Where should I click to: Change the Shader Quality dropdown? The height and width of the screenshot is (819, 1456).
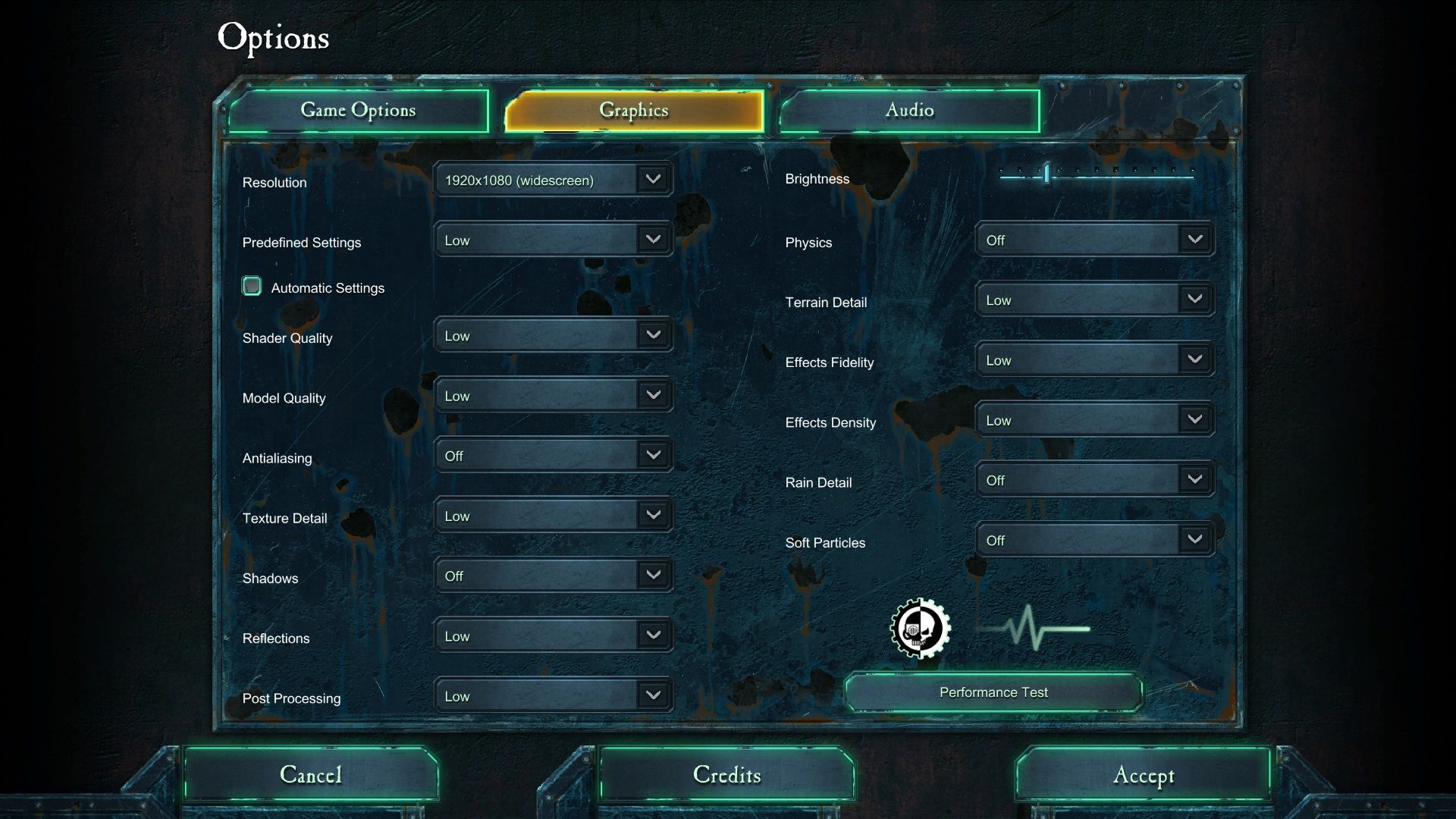553,335
